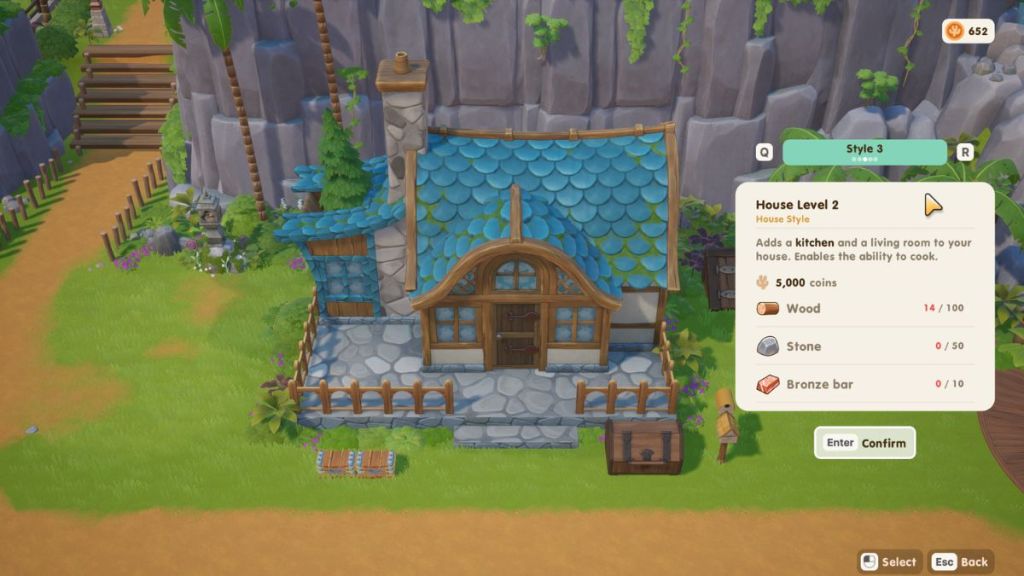Image resolution: width=1024 pixels, height=576 pixels.
Task: Go back with the Back button
Action: (x=962, y=562)
